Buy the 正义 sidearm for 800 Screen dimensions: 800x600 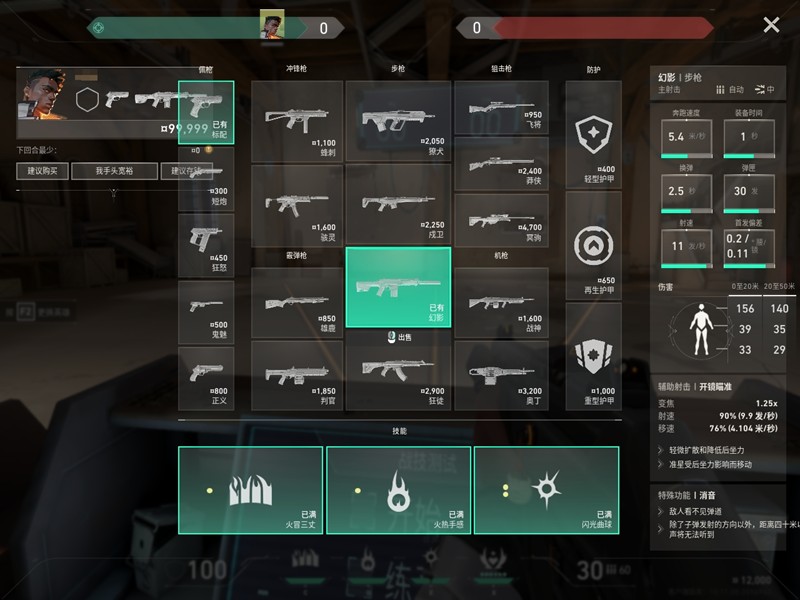pyautogui.click(x=206, y=378)
